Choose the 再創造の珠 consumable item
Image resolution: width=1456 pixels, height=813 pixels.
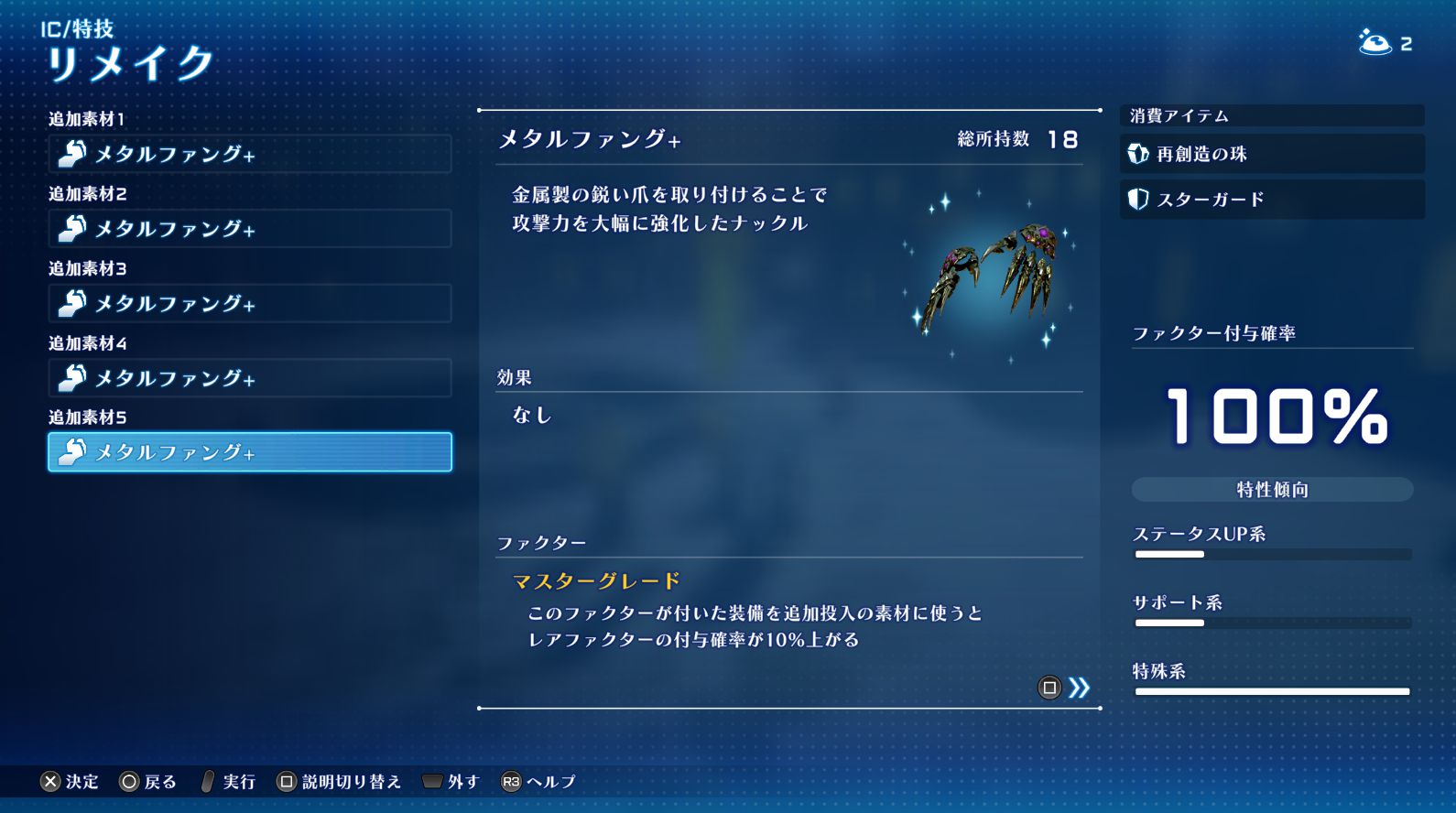pos(1271,154)
